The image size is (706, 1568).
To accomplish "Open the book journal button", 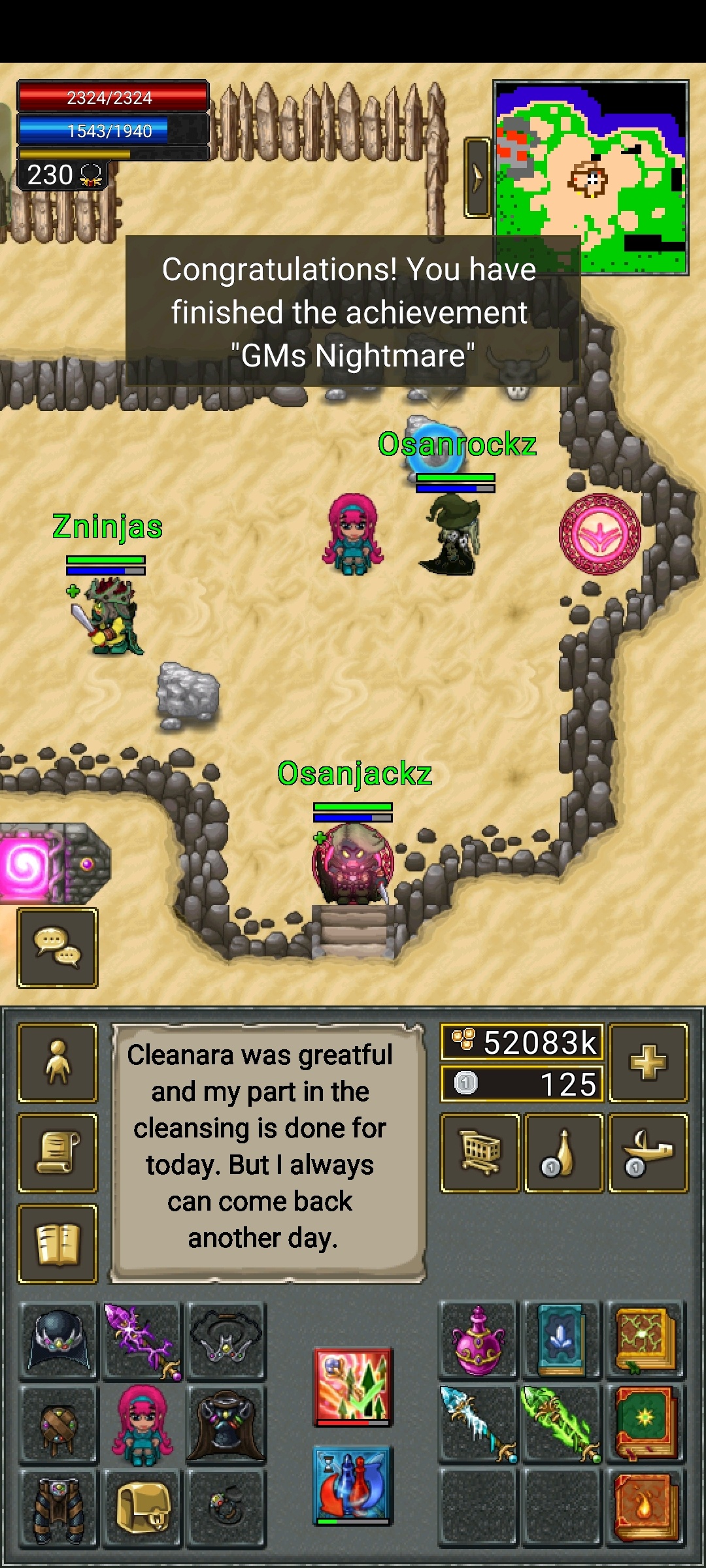I will tap(58, 1243).
